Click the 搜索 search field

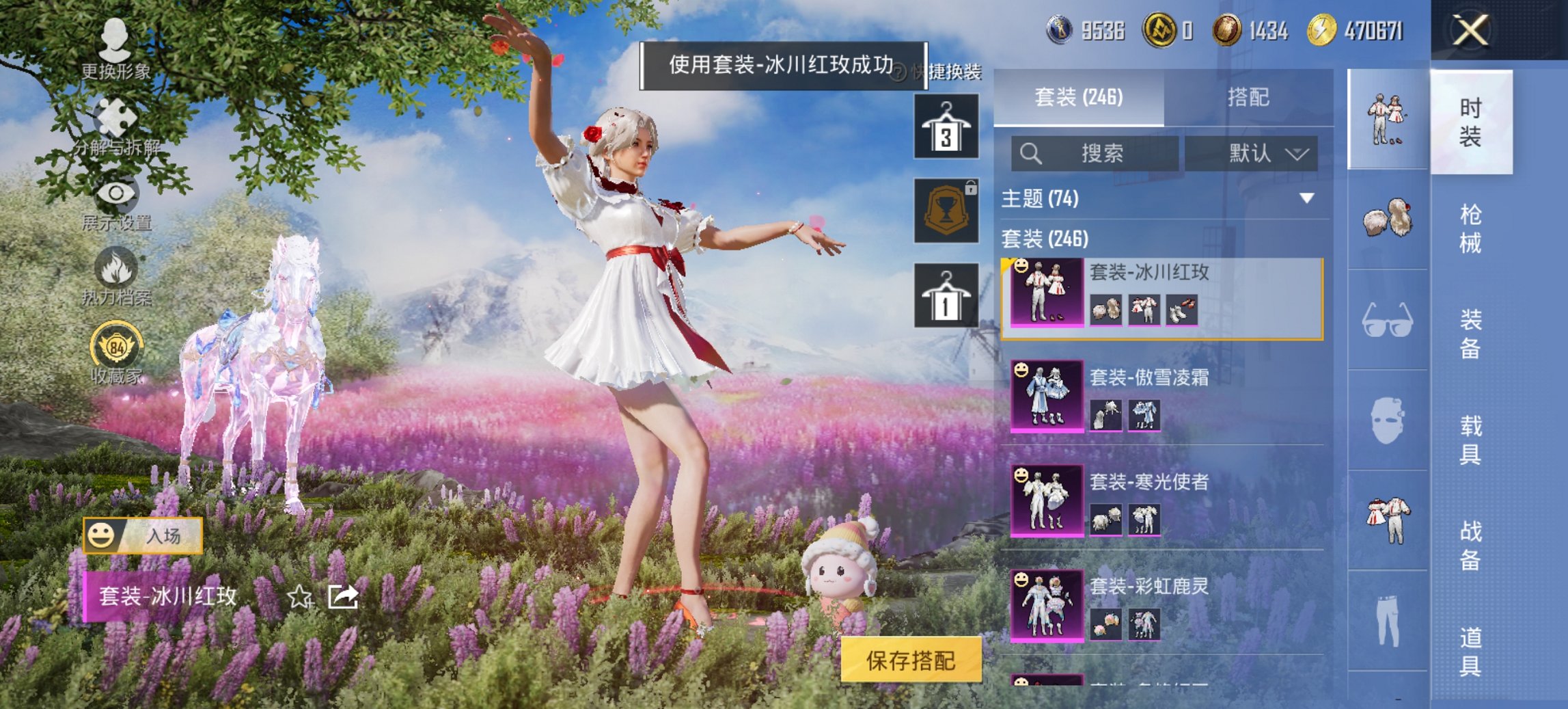pos(1093,153)
